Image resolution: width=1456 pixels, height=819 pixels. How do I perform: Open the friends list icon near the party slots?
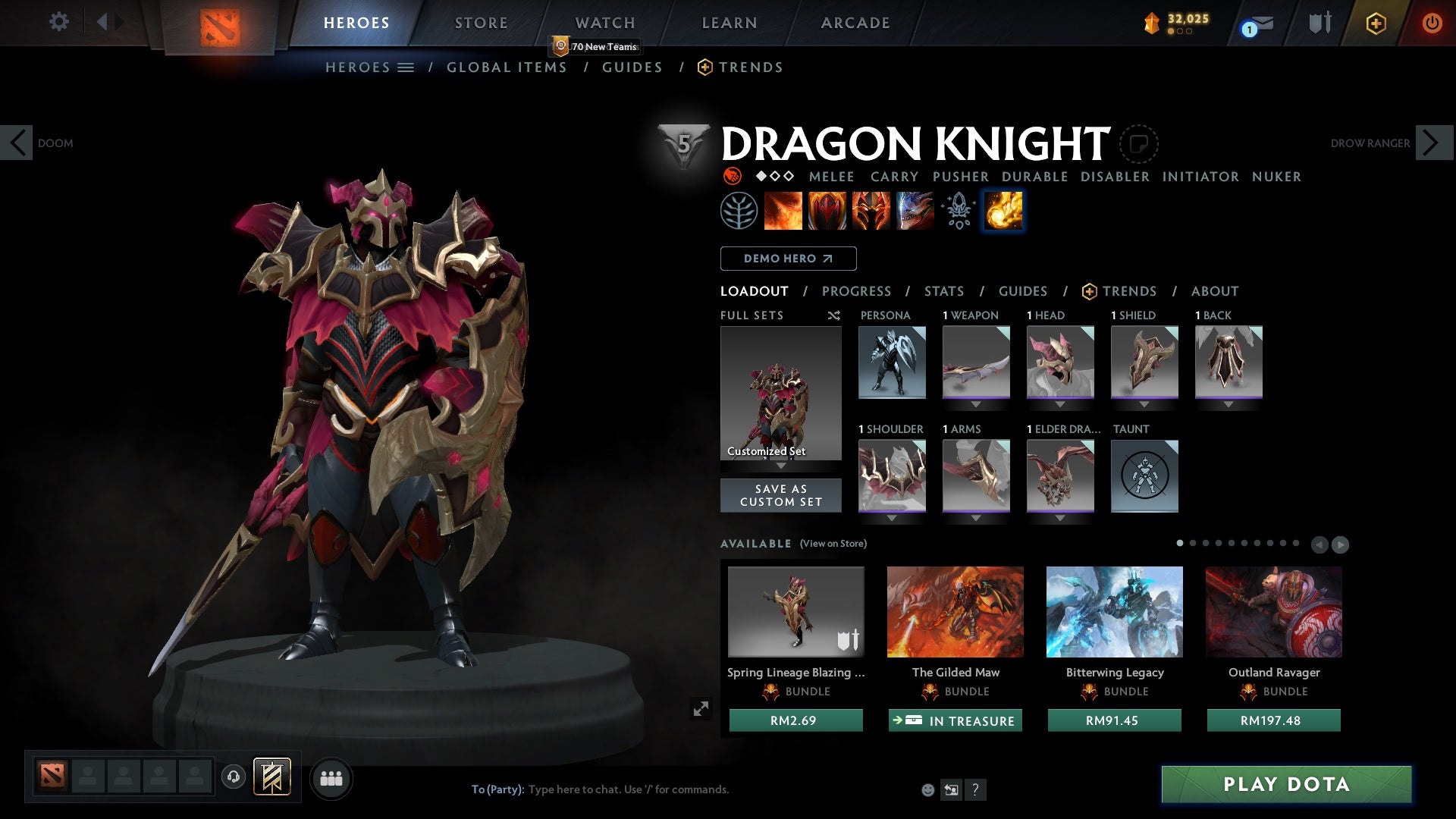[x=331, y=777]
